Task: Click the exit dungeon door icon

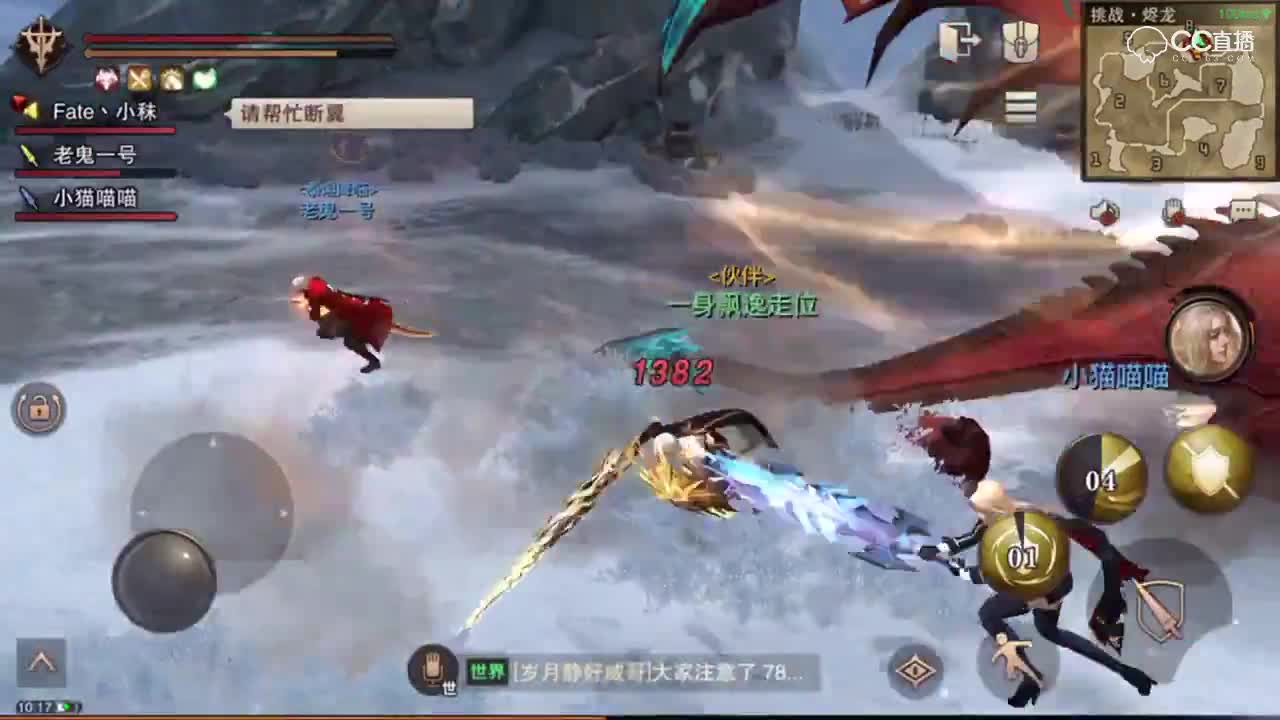Action: (958, 38)
